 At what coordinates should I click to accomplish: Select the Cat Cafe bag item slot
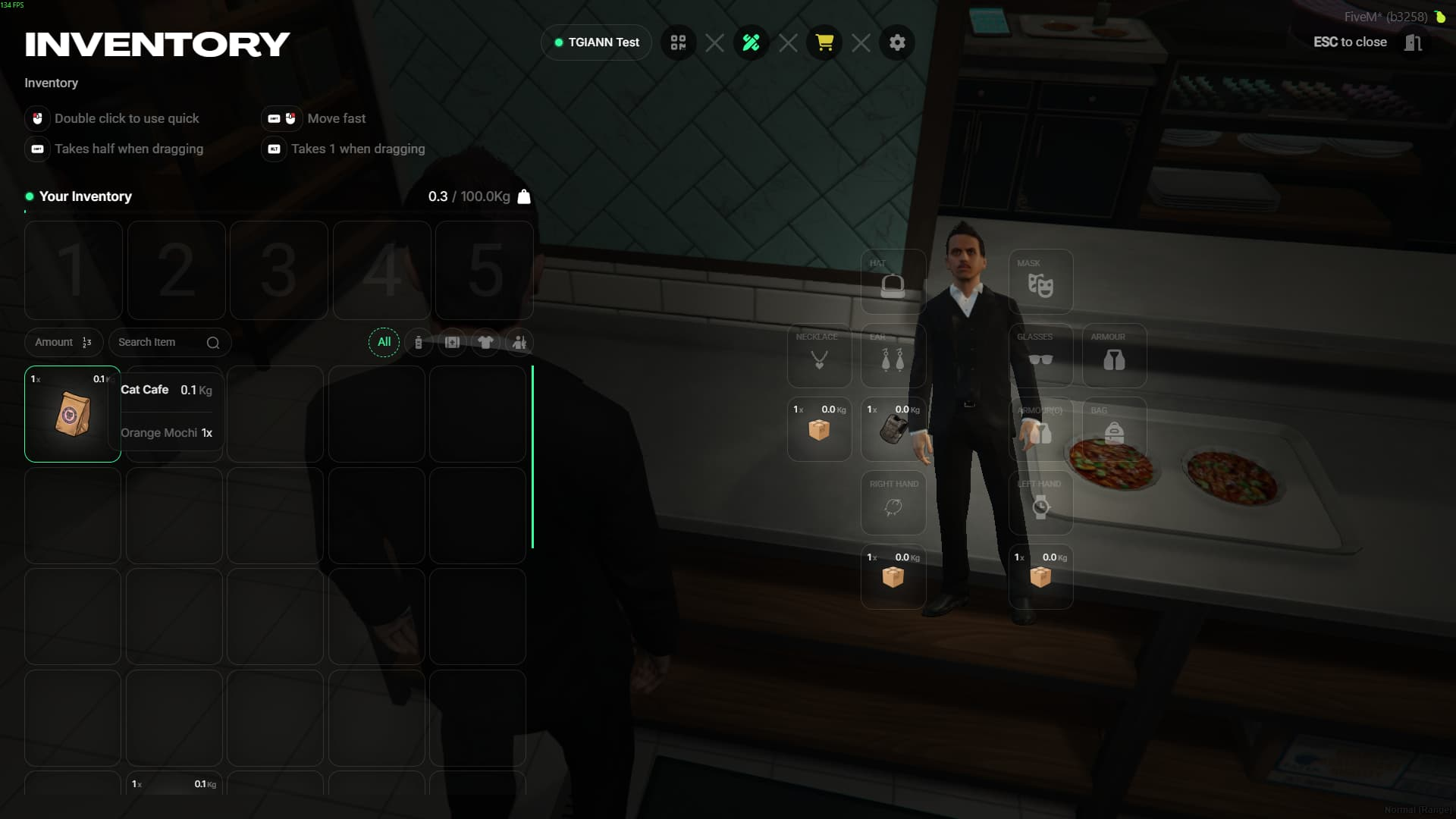click(x=73, y=414)
